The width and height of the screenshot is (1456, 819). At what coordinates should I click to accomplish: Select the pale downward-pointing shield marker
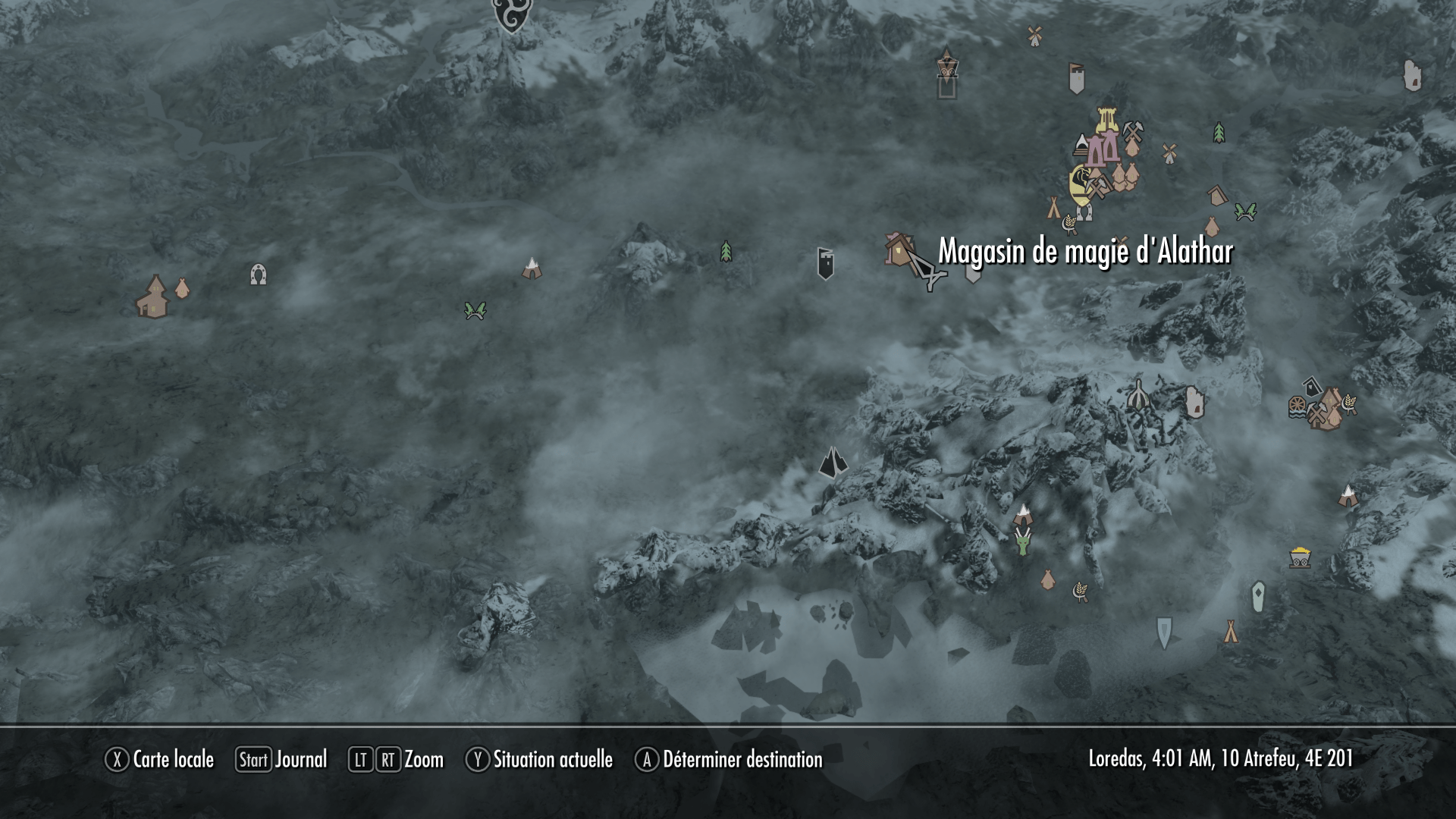[1164, 632]
